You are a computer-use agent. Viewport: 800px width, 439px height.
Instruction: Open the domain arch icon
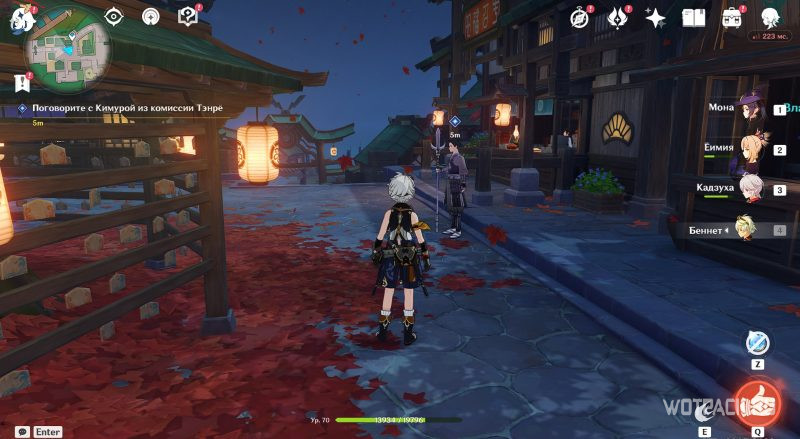[151, 17]
